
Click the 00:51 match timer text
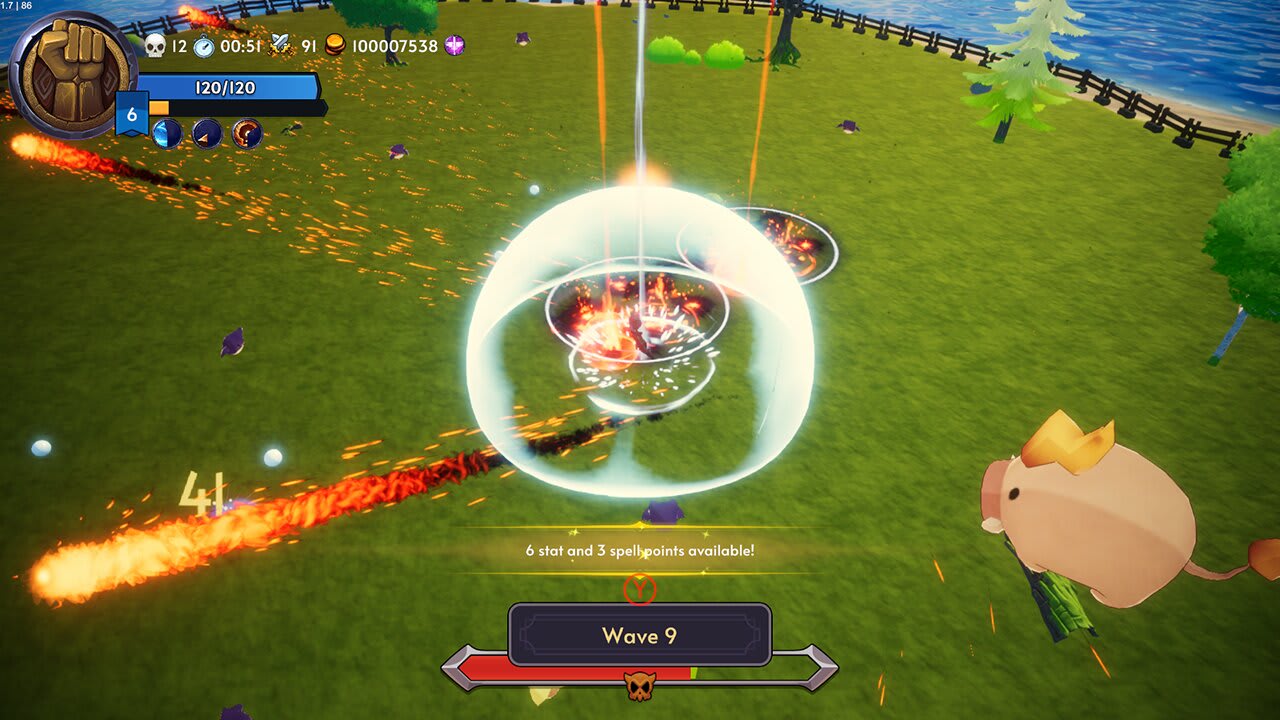240,44
